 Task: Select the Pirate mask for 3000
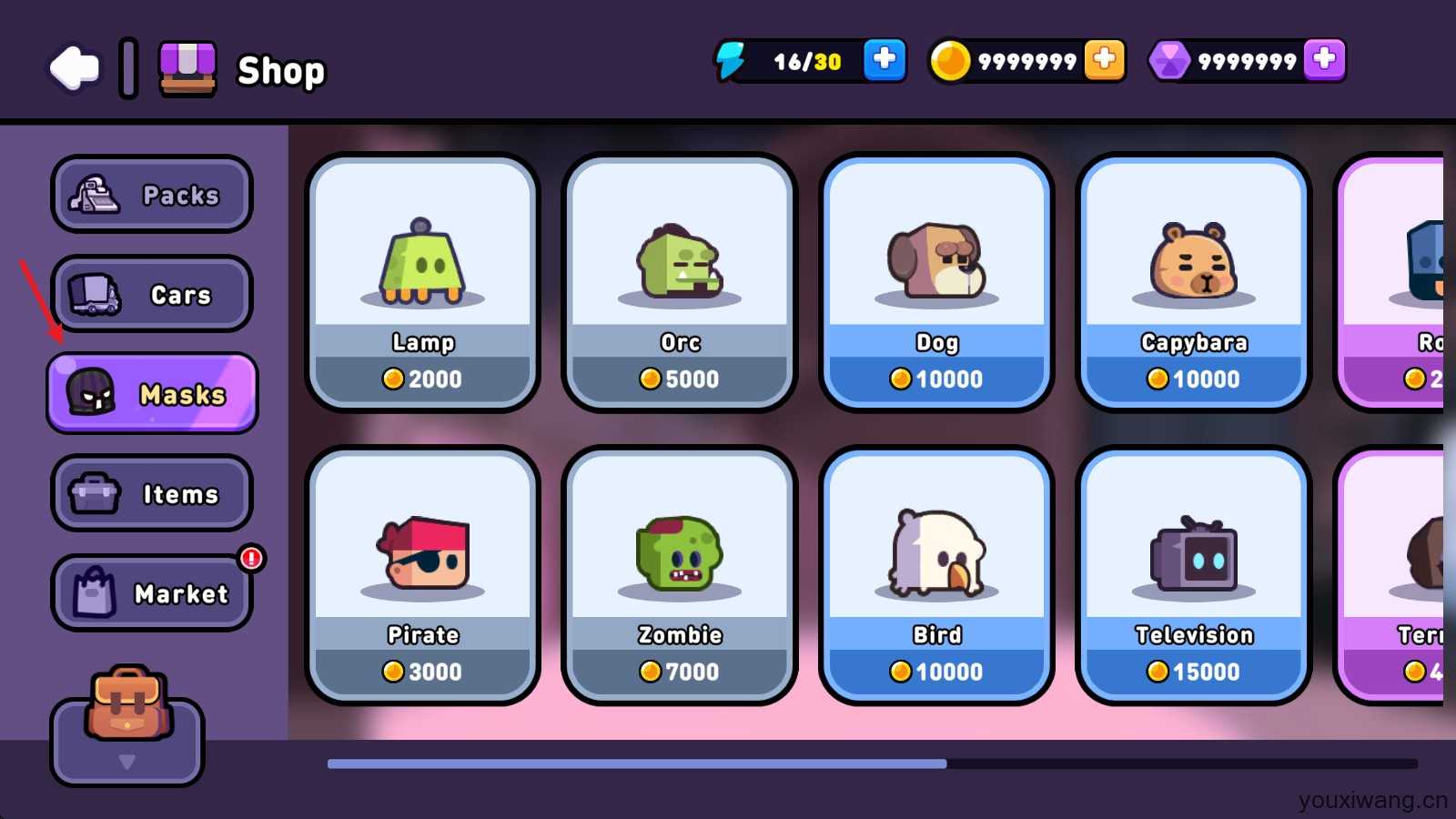click(422, 575)
